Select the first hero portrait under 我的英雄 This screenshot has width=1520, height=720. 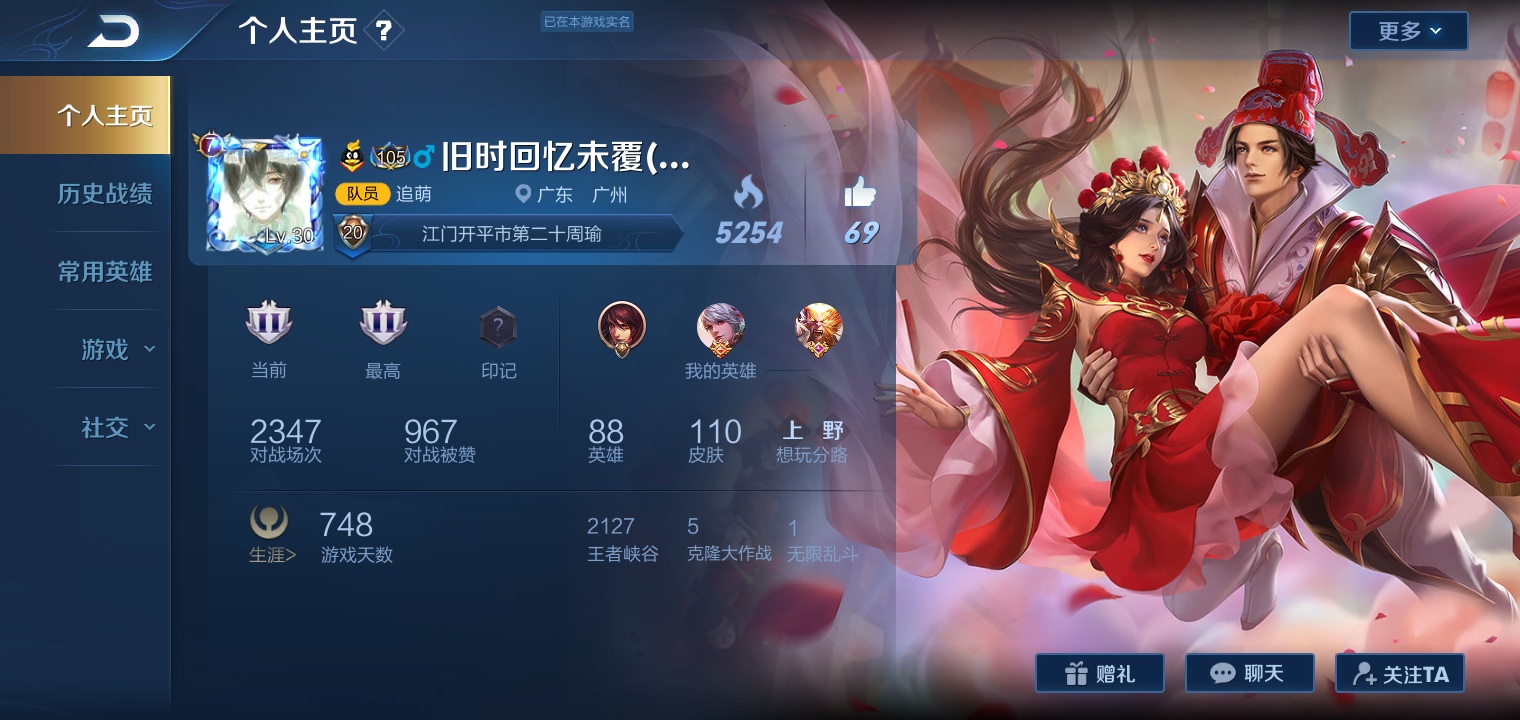(x=622, y=327)
